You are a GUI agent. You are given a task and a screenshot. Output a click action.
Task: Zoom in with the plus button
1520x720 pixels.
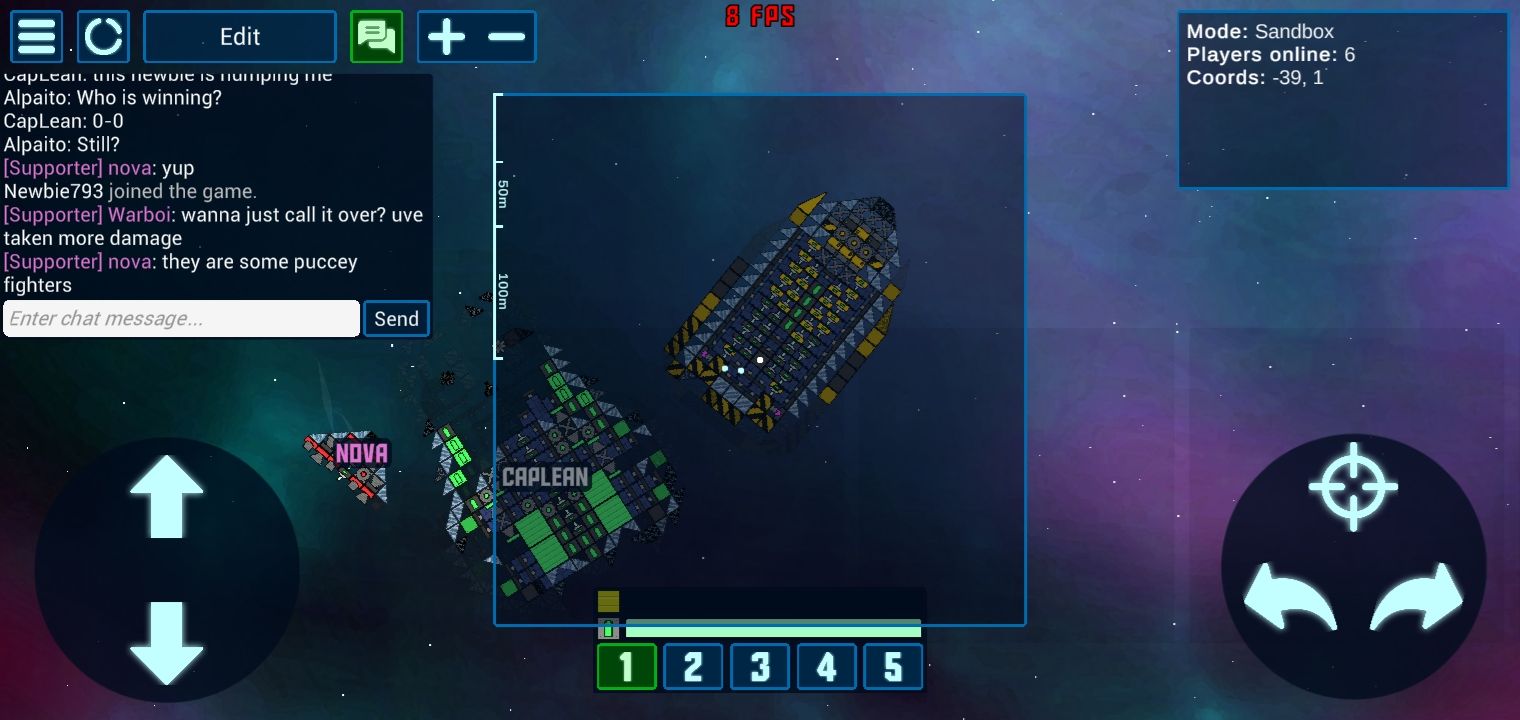pyautogui.click(x=446, y=37)
